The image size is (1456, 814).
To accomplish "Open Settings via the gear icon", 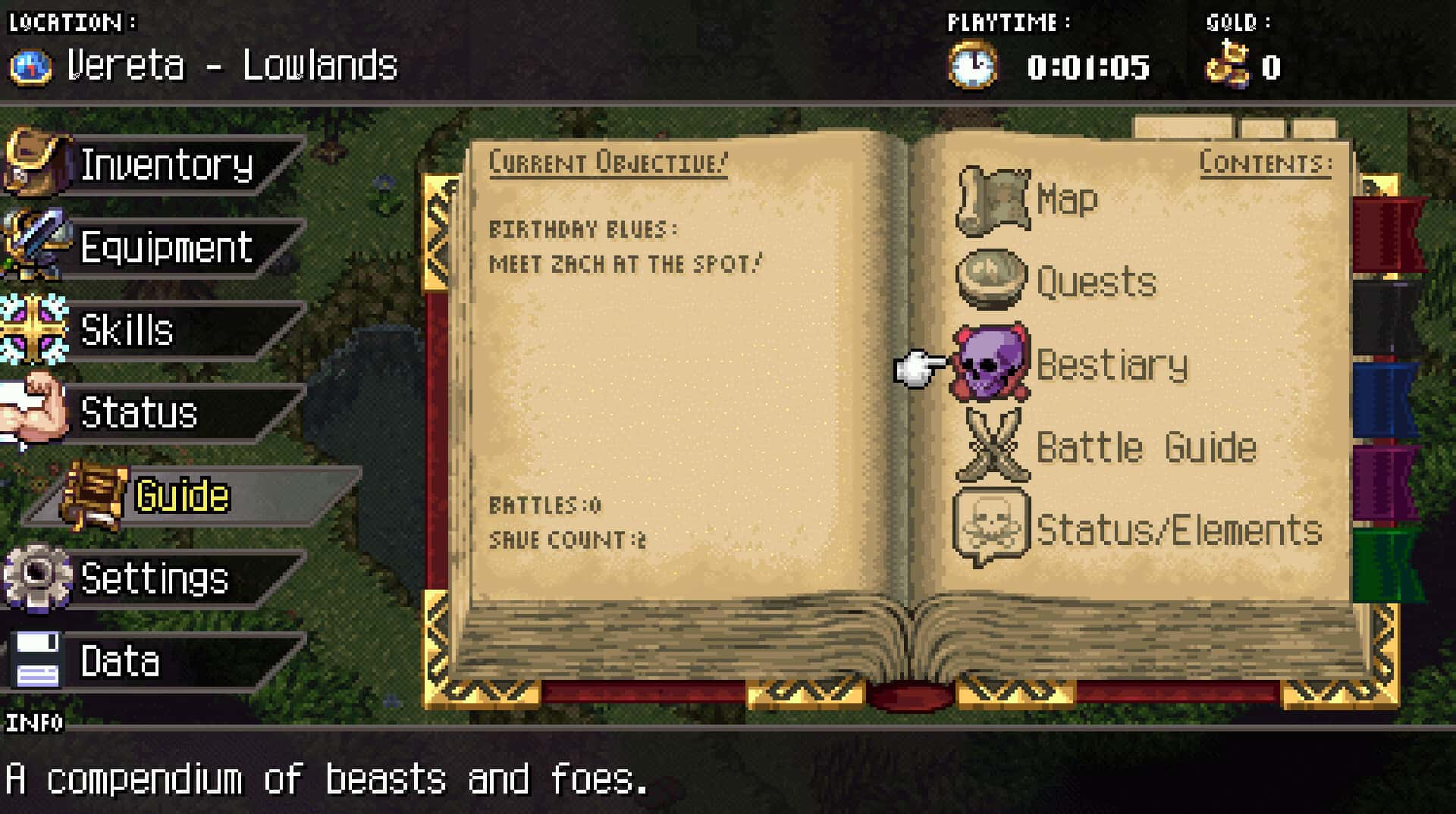I will pos(36,580).
